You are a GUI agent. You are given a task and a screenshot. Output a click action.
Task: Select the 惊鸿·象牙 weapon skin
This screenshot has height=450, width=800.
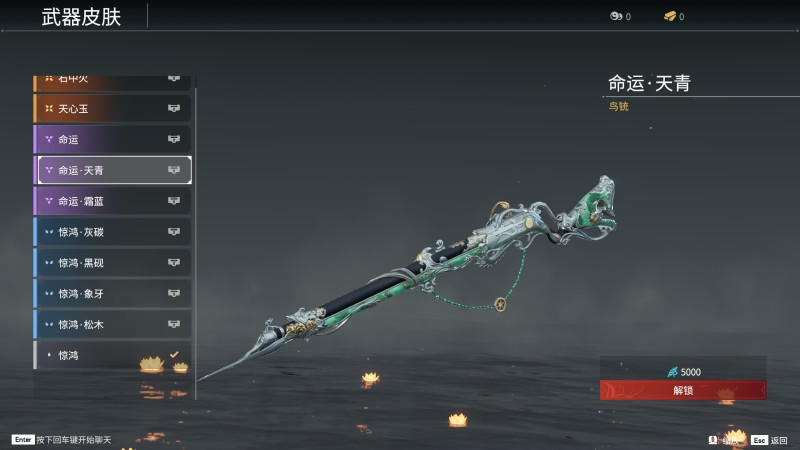pyautogui.click(x=113, y=294)
